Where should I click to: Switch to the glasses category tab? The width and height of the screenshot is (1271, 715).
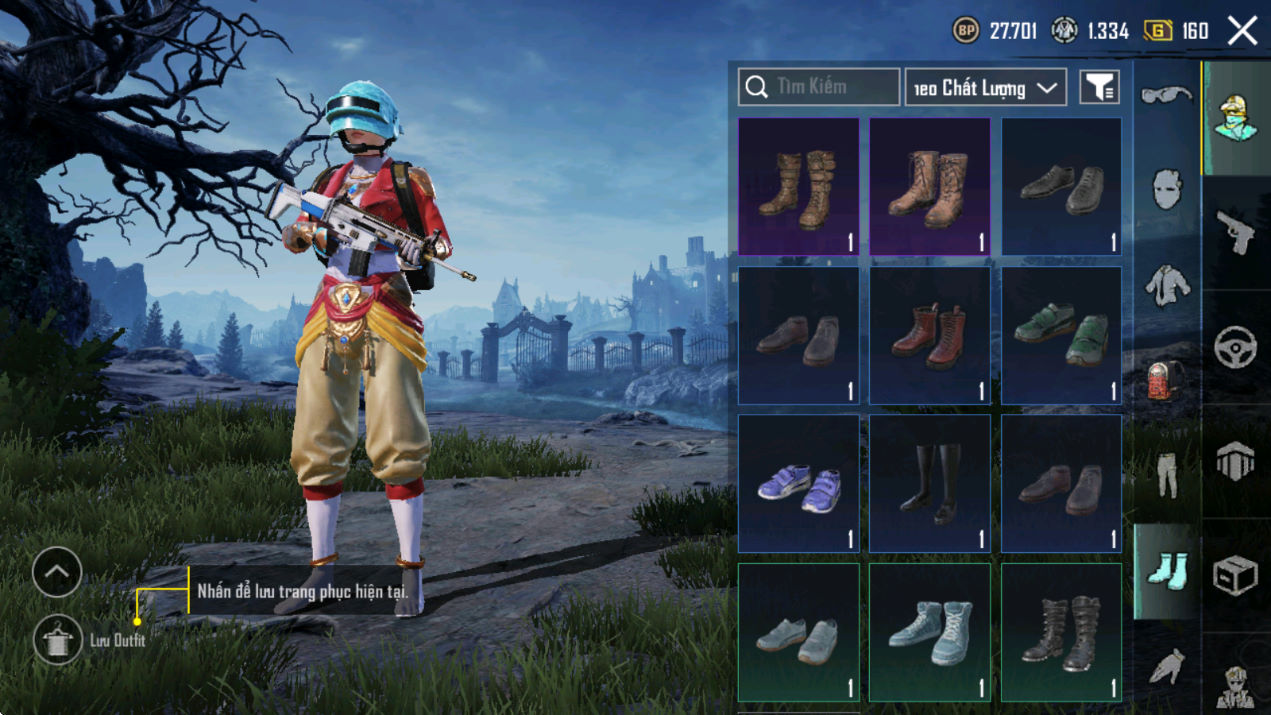coord(1167,96)
